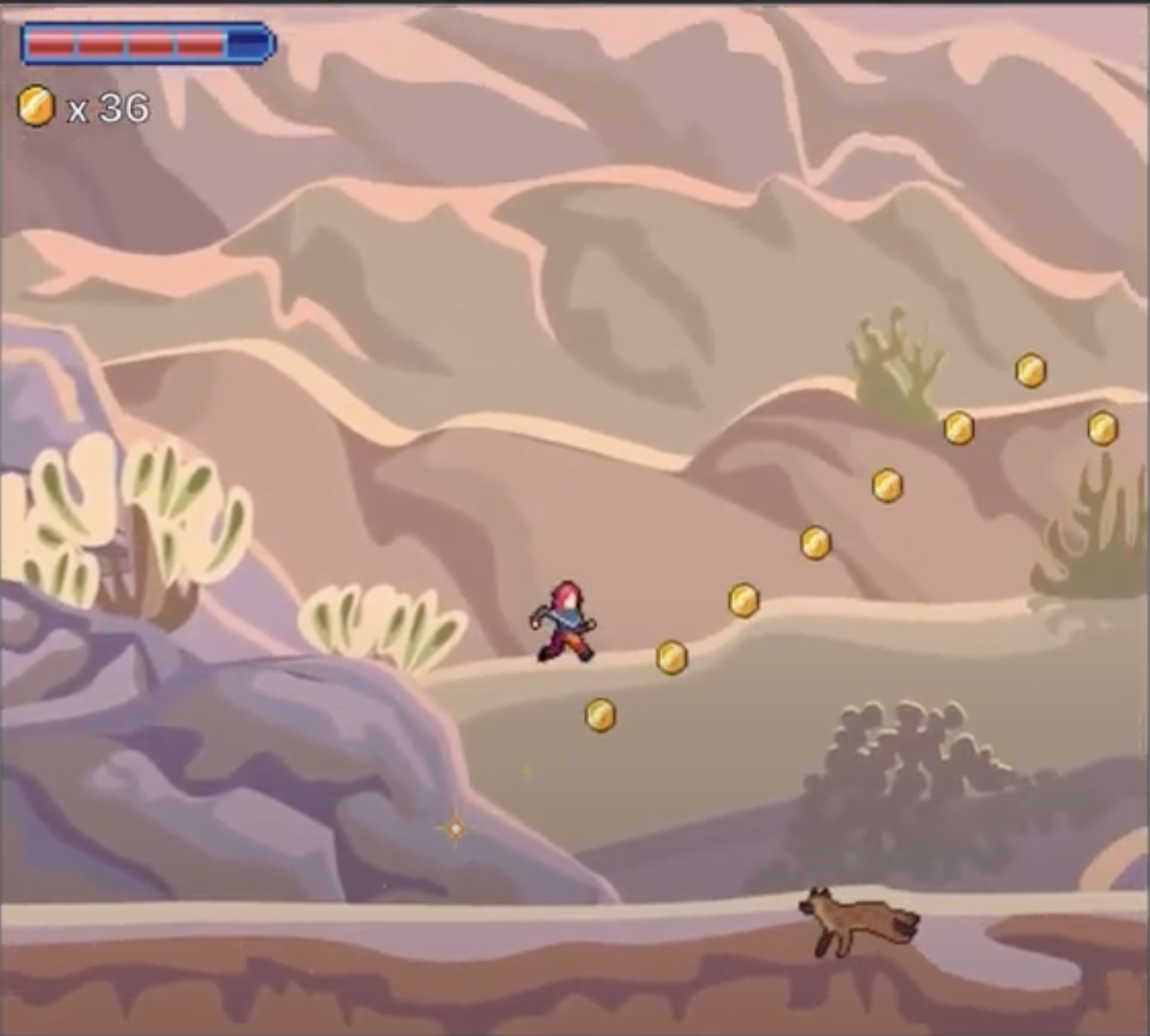Click the coin at the top of the coin arc
1150x1036 pixels.
(1030, 368)
